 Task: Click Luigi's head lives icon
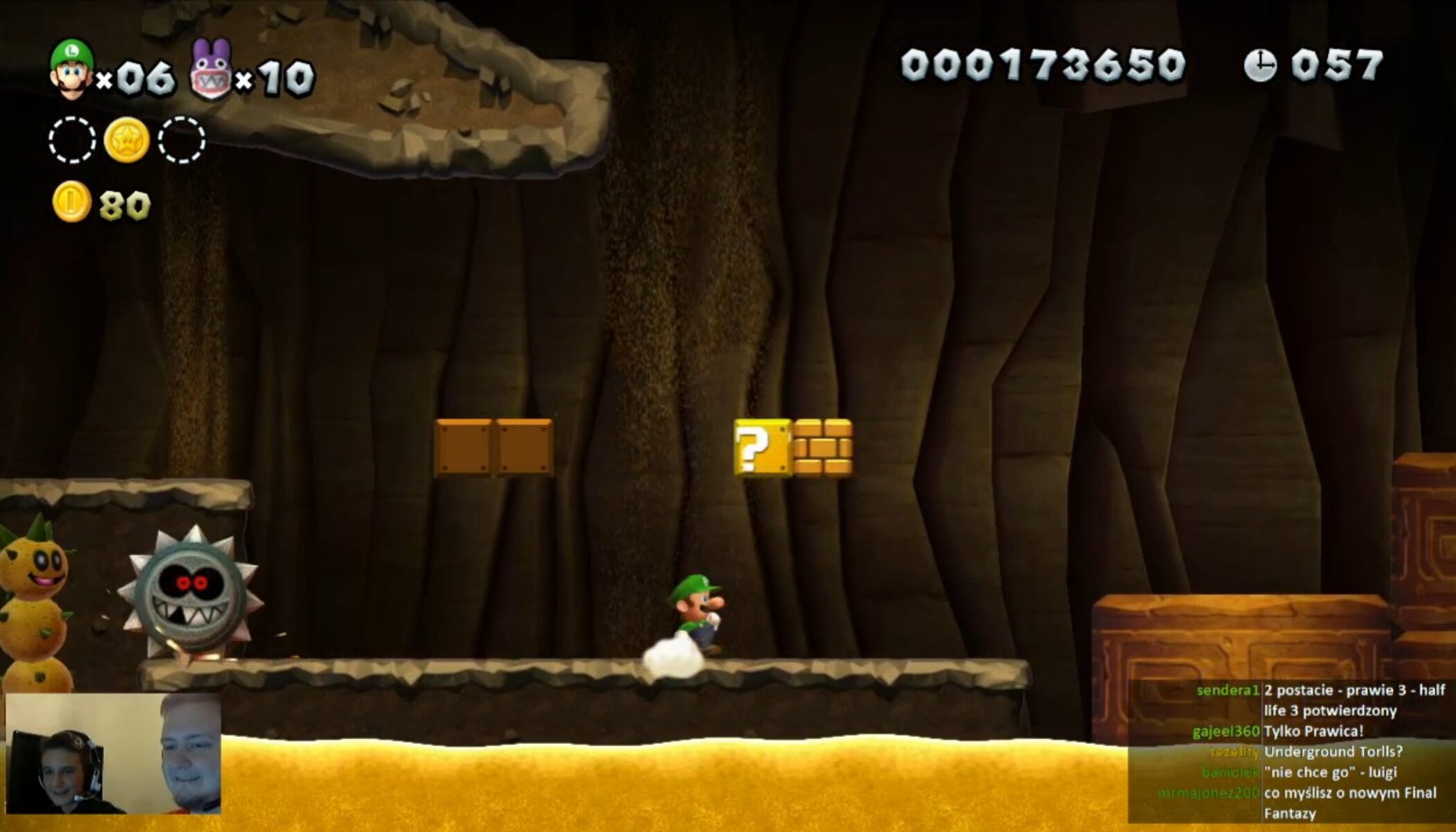(71, 68)
